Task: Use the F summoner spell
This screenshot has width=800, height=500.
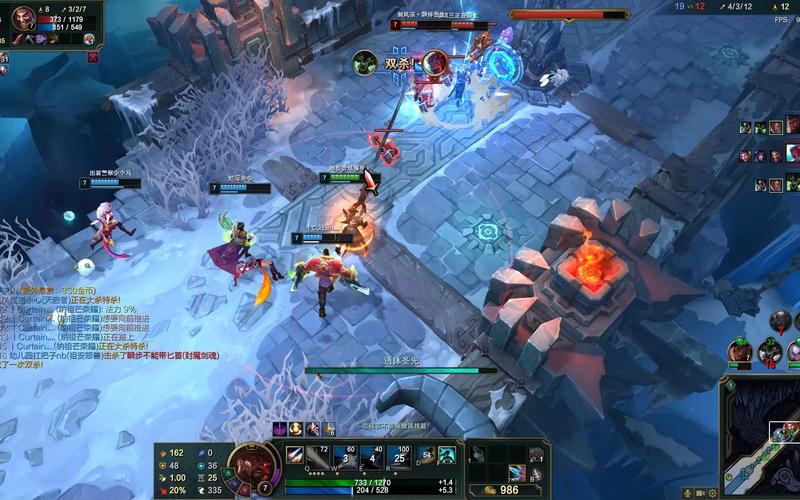Action: (447, 455)
